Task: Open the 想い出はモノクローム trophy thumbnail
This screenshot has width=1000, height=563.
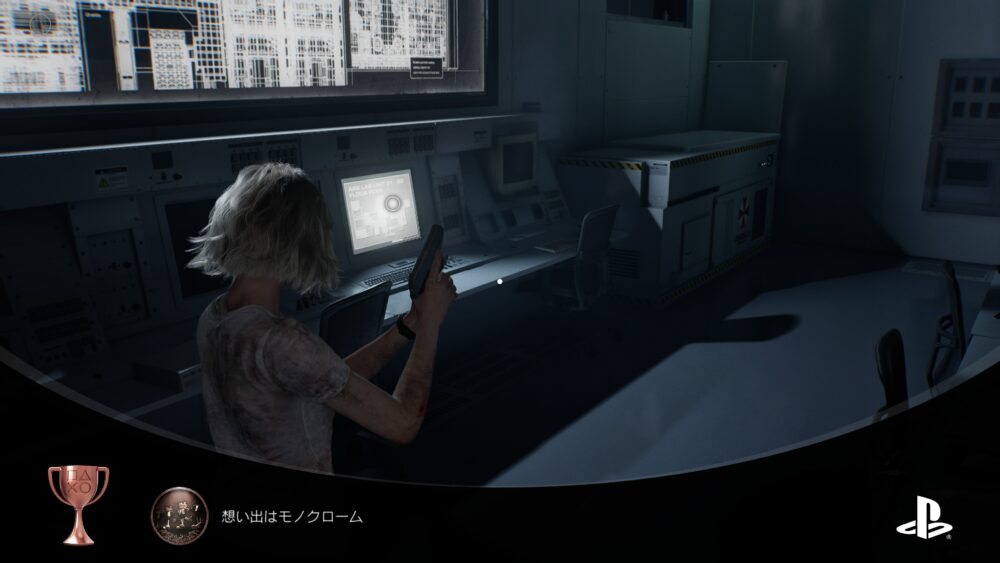Action: pos(179,516)
